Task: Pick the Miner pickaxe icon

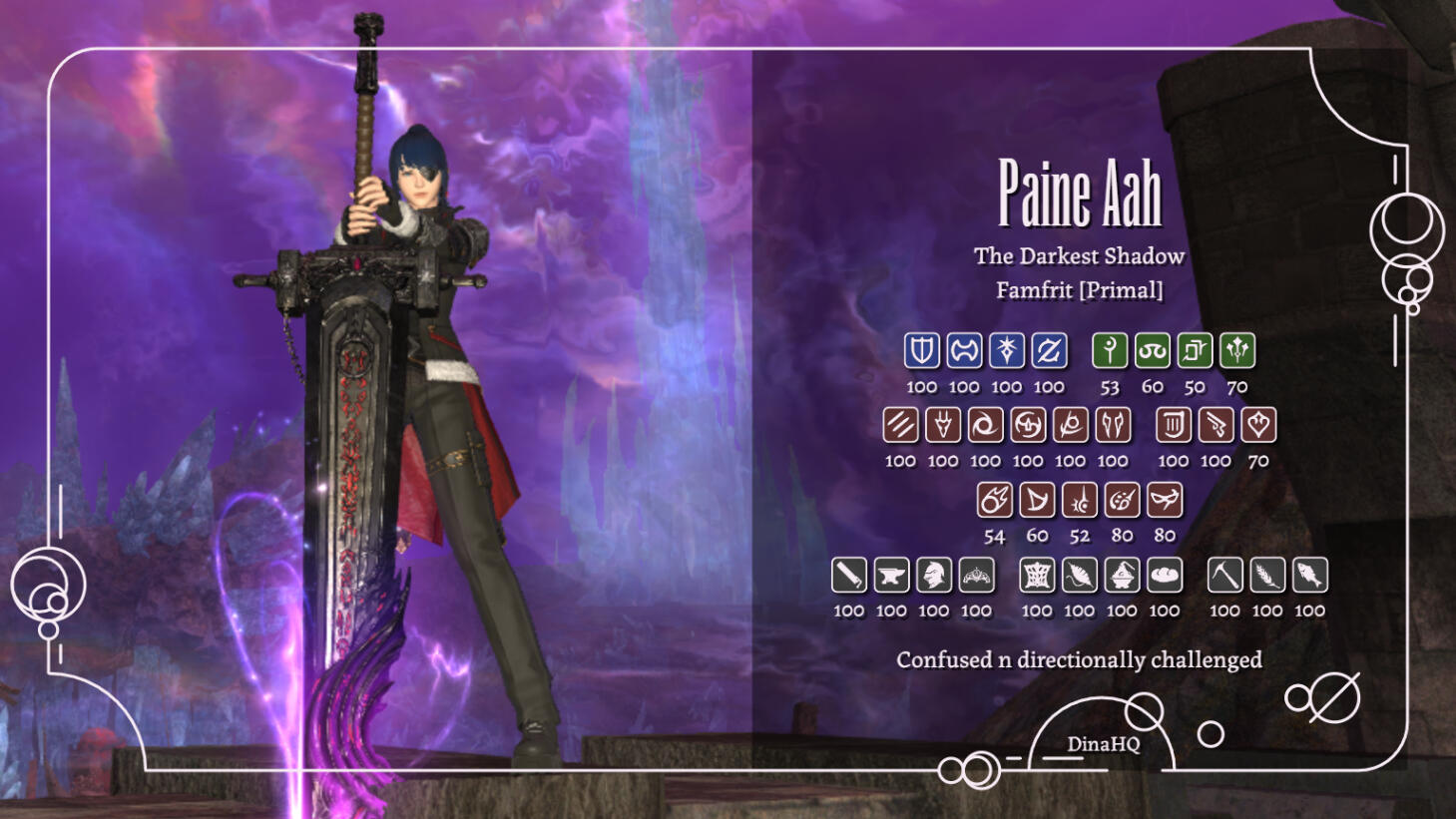Action: pyautogui.click(x=1224, y=575)
